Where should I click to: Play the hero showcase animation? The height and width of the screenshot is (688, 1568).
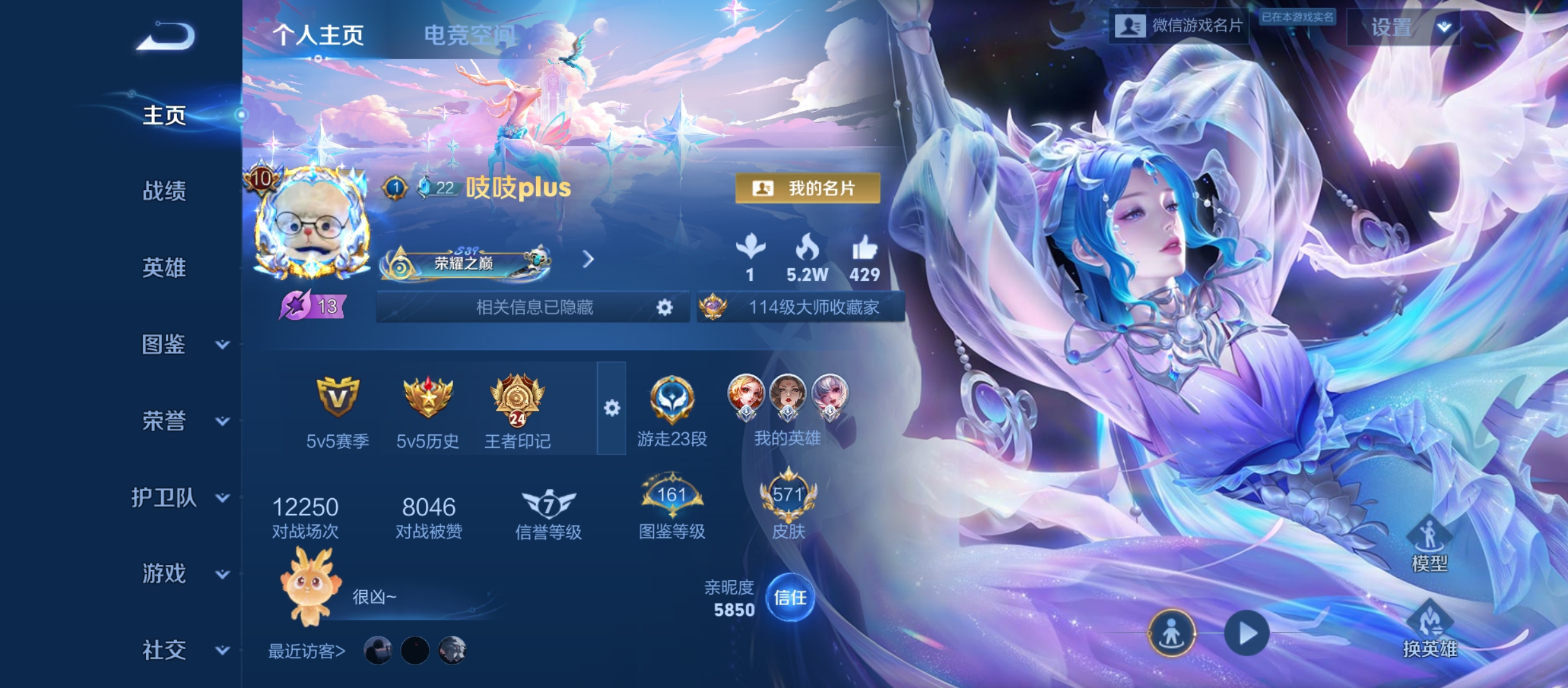click(1246, 633)
